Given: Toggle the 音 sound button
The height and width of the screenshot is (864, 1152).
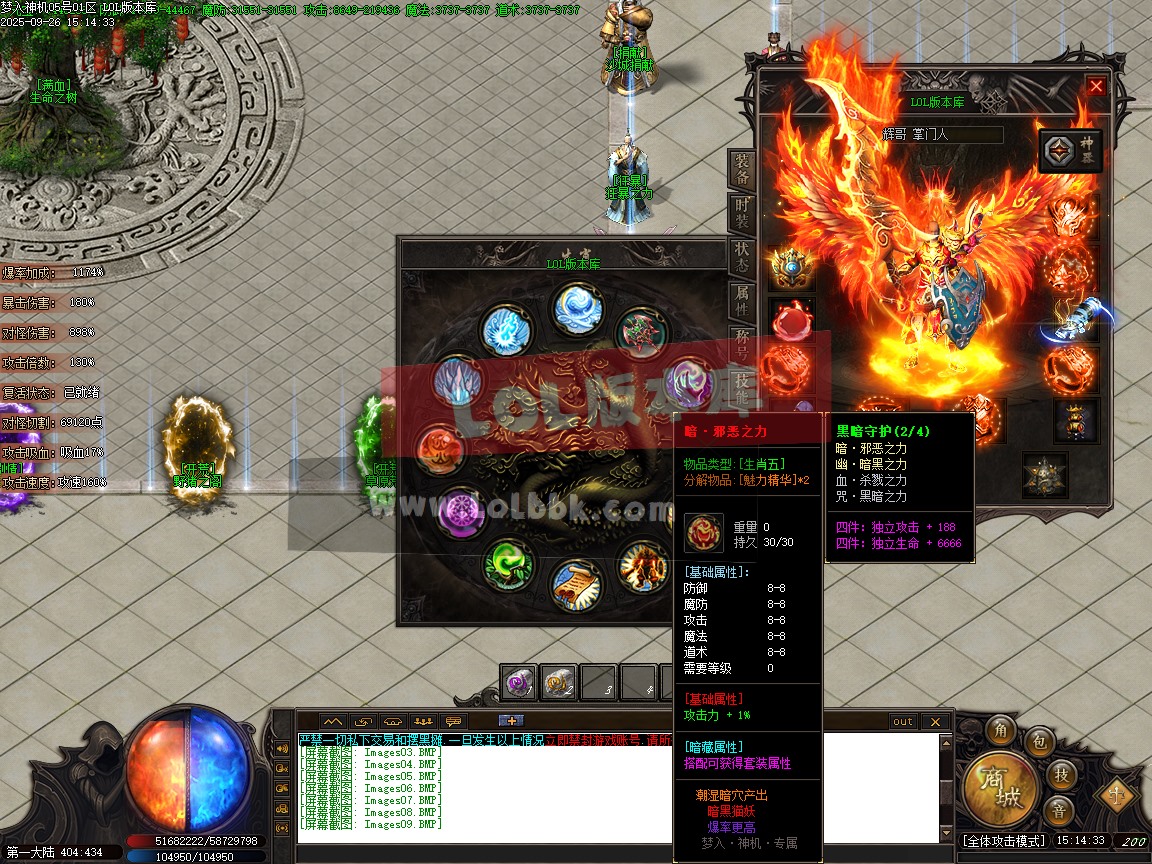Looking at the screenshot, I should tap(1059, 809).
